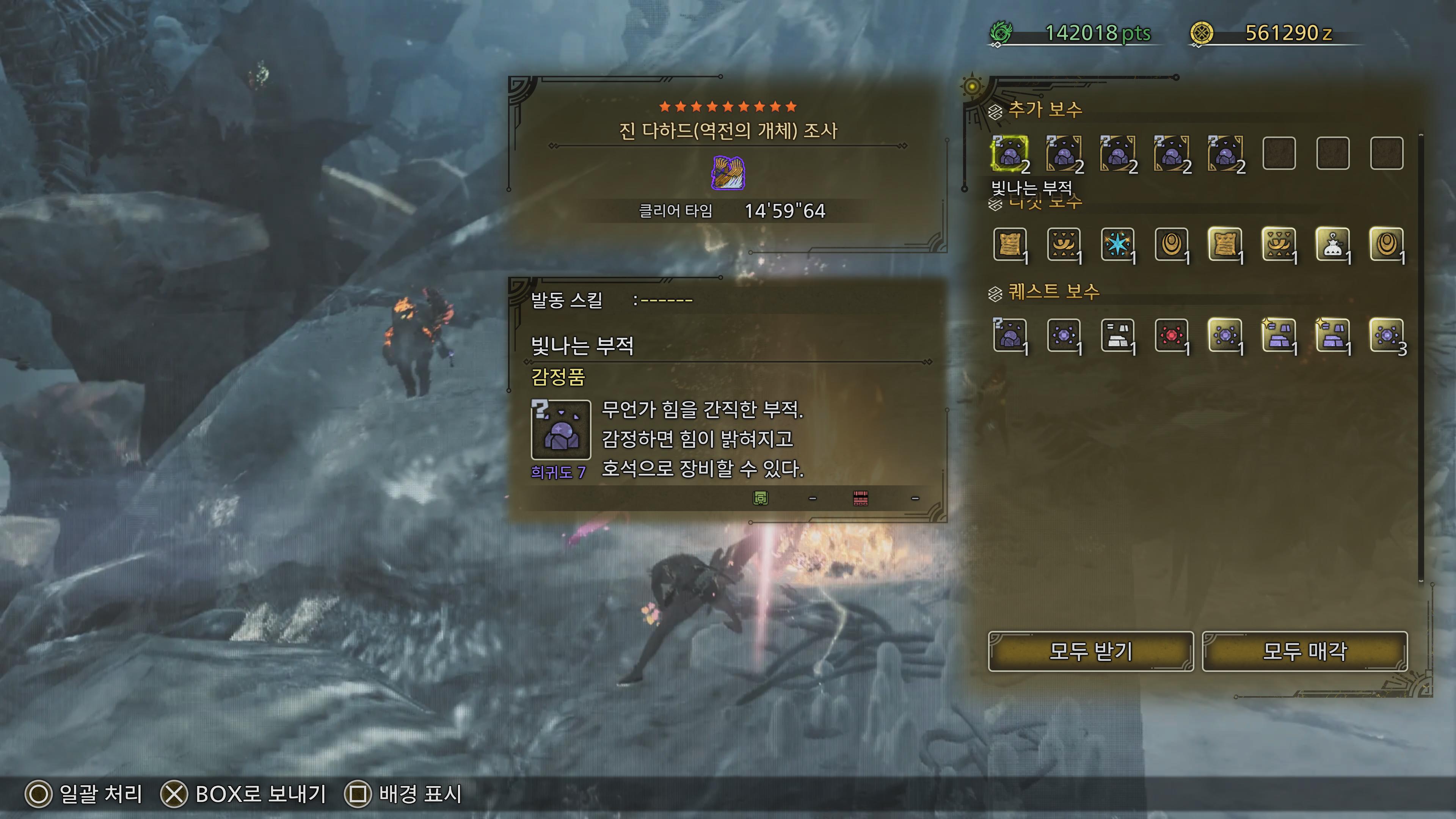Click the 모두 매각 button
This screenshot has height=819, width=1456.
click(1304, 651)
